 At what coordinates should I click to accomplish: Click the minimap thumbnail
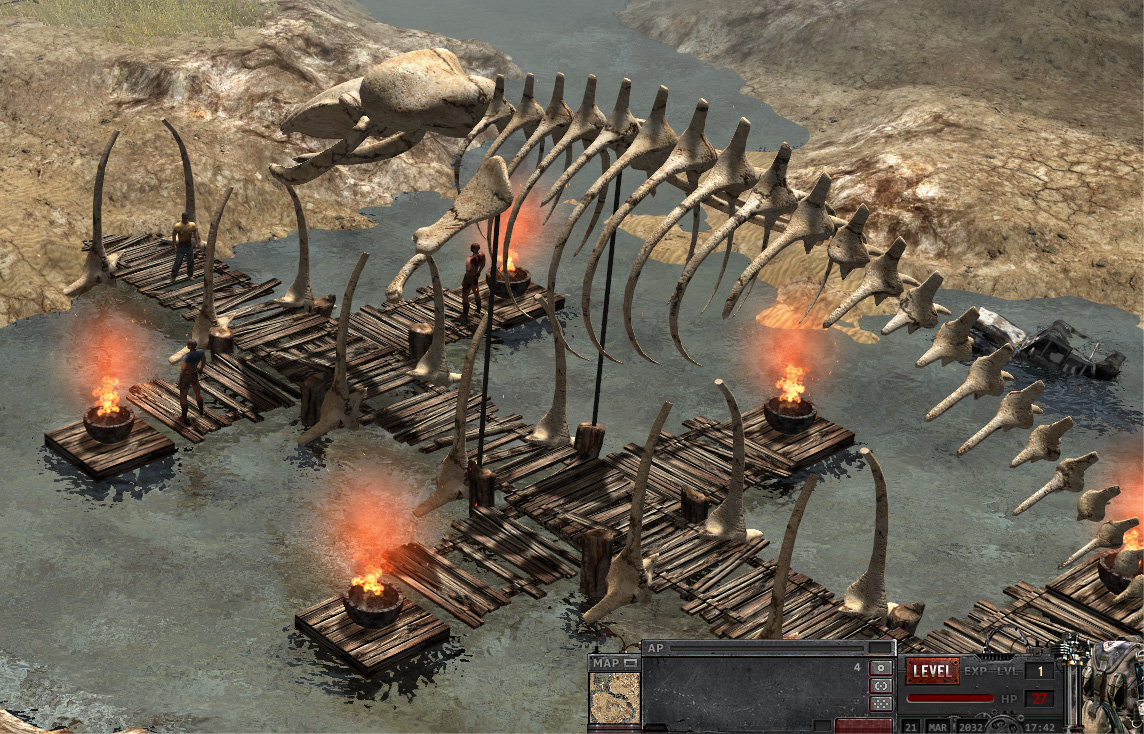pos(614,697)
